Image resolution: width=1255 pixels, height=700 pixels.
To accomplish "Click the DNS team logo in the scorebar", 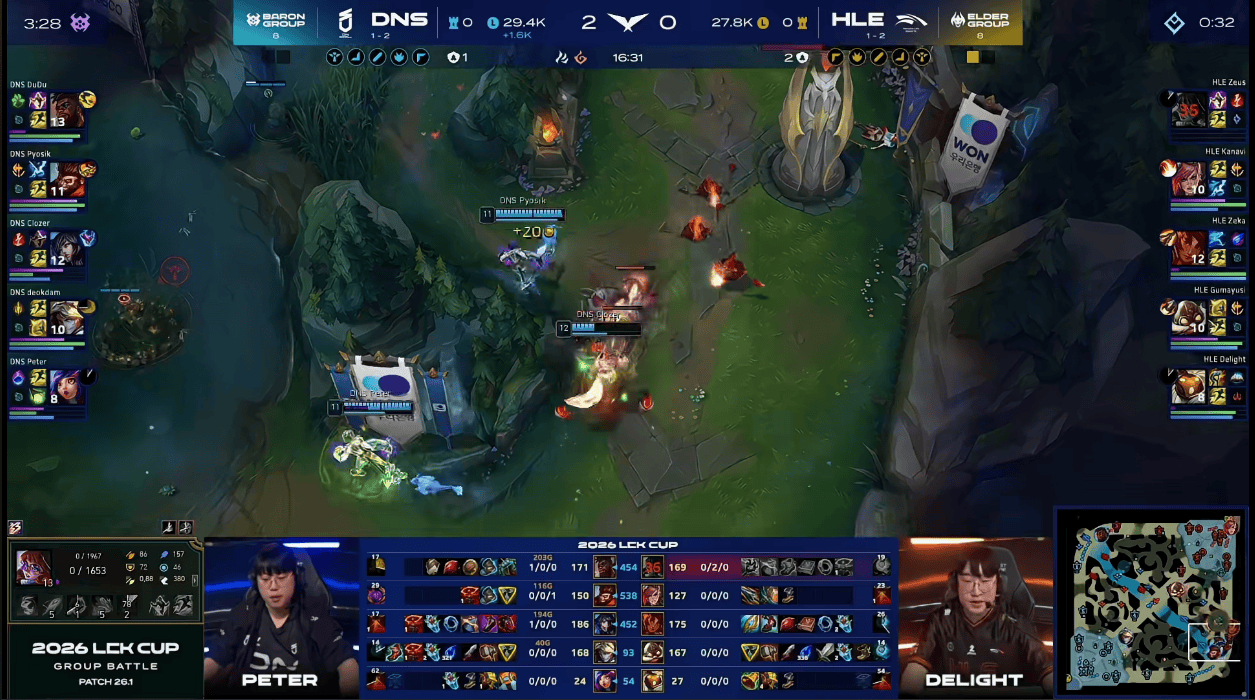I will click(344, 21).
